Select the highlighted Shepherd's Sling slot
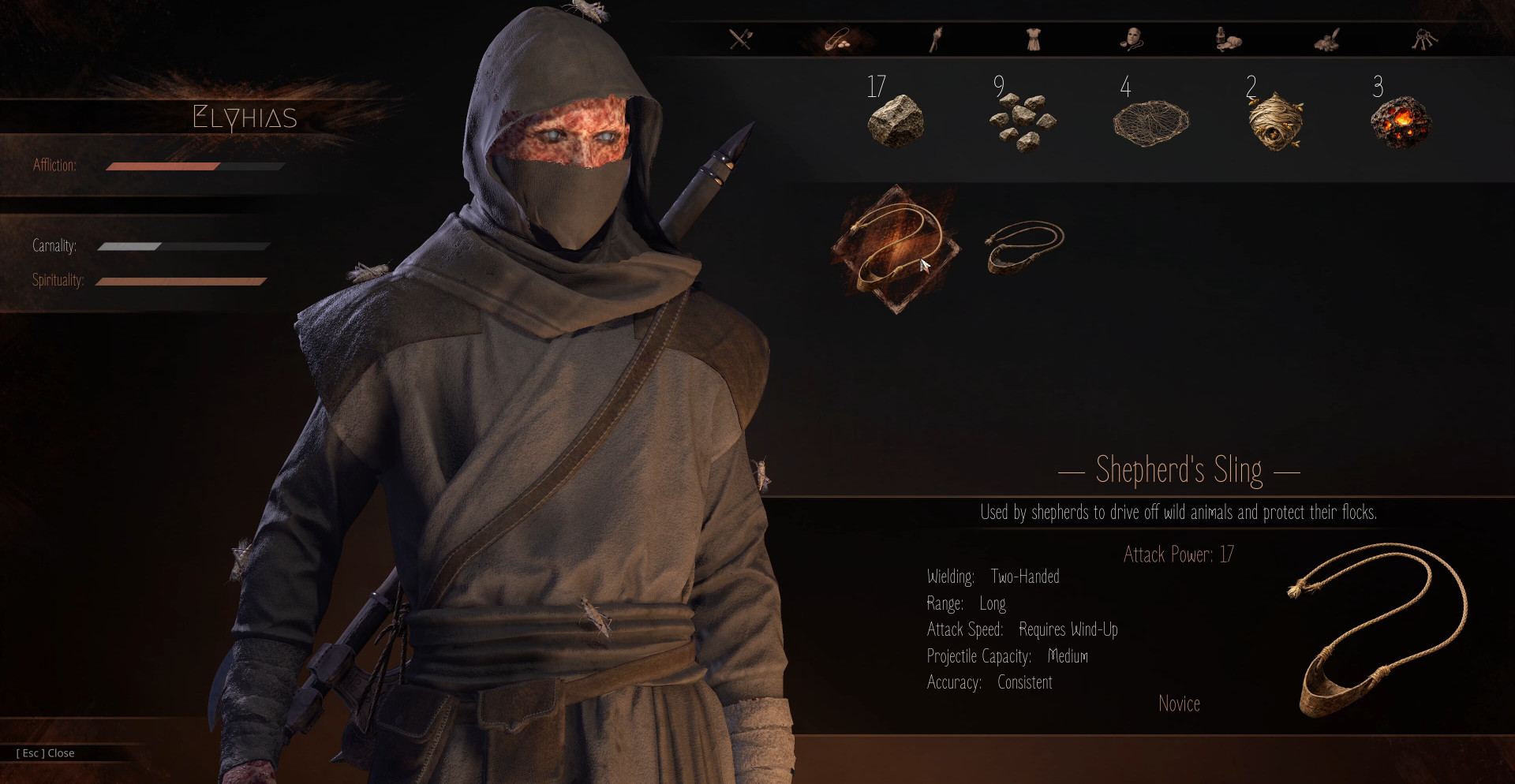 [x=896, y=248]
